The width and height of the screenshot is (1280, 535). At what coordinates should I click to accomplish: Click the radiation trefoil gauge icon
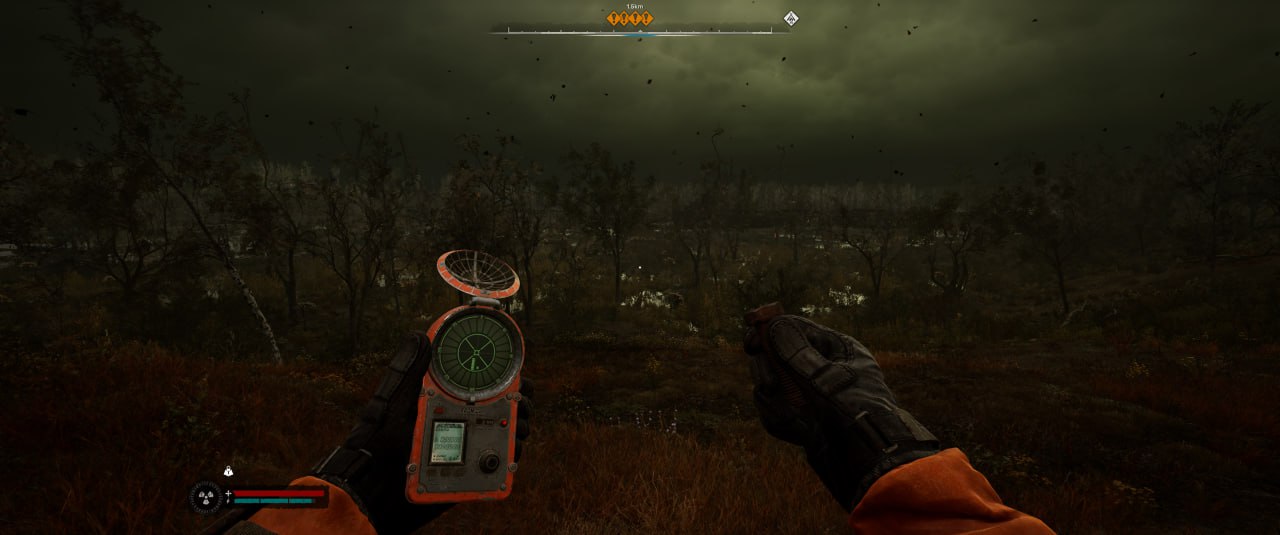tap(206, 496)
